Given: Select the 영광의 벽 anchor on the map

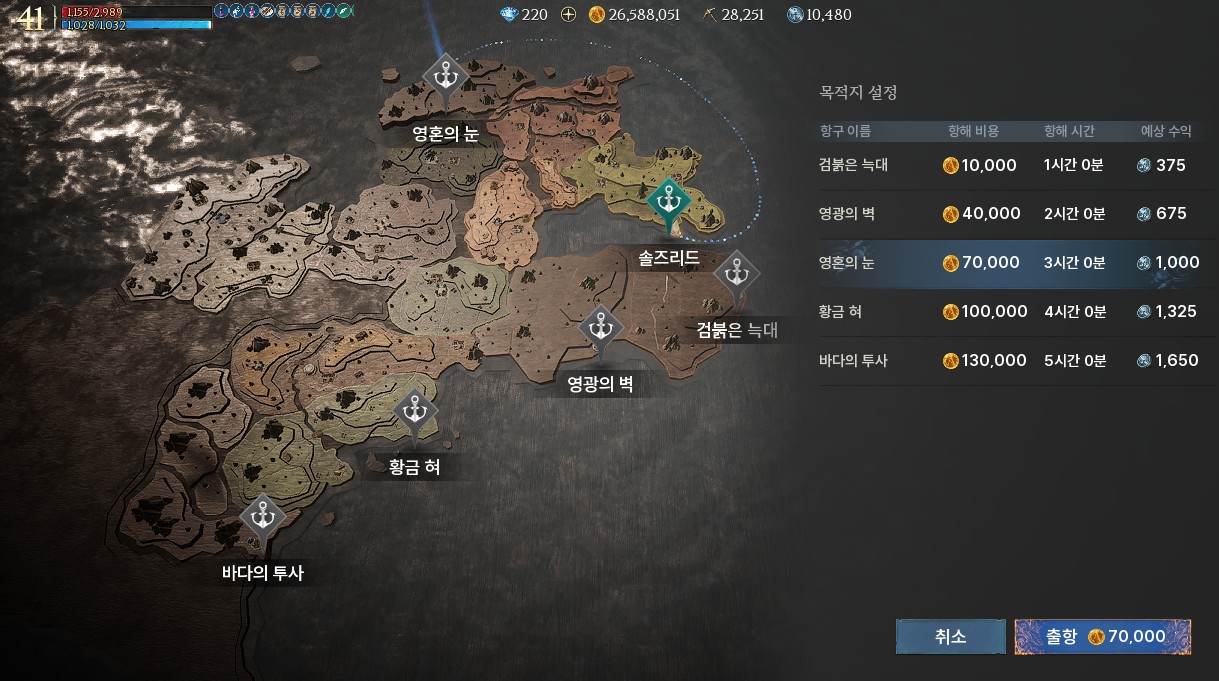Looking at the screenshot, I should (600, 327).
